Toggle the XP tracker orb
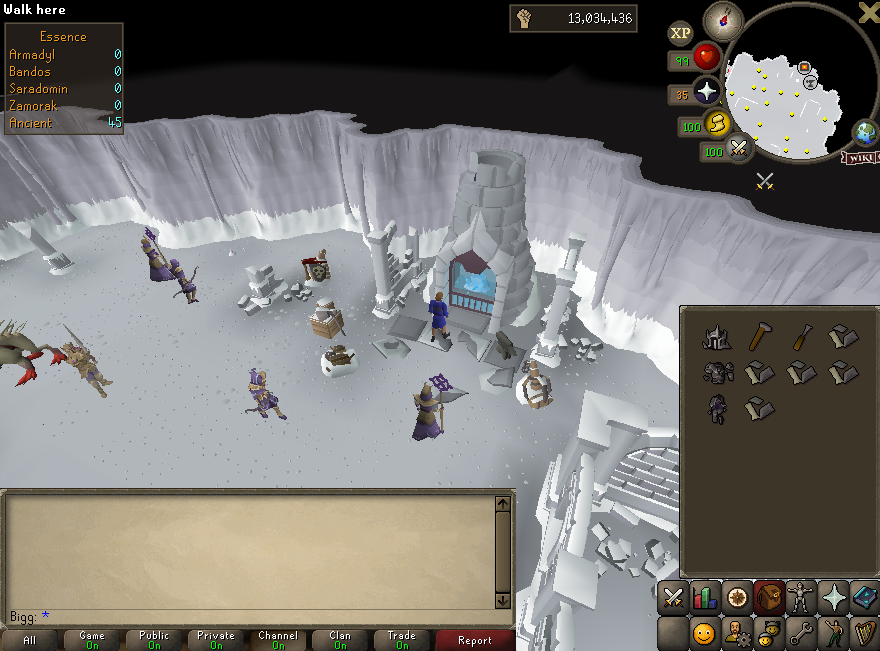 (680, 33)
